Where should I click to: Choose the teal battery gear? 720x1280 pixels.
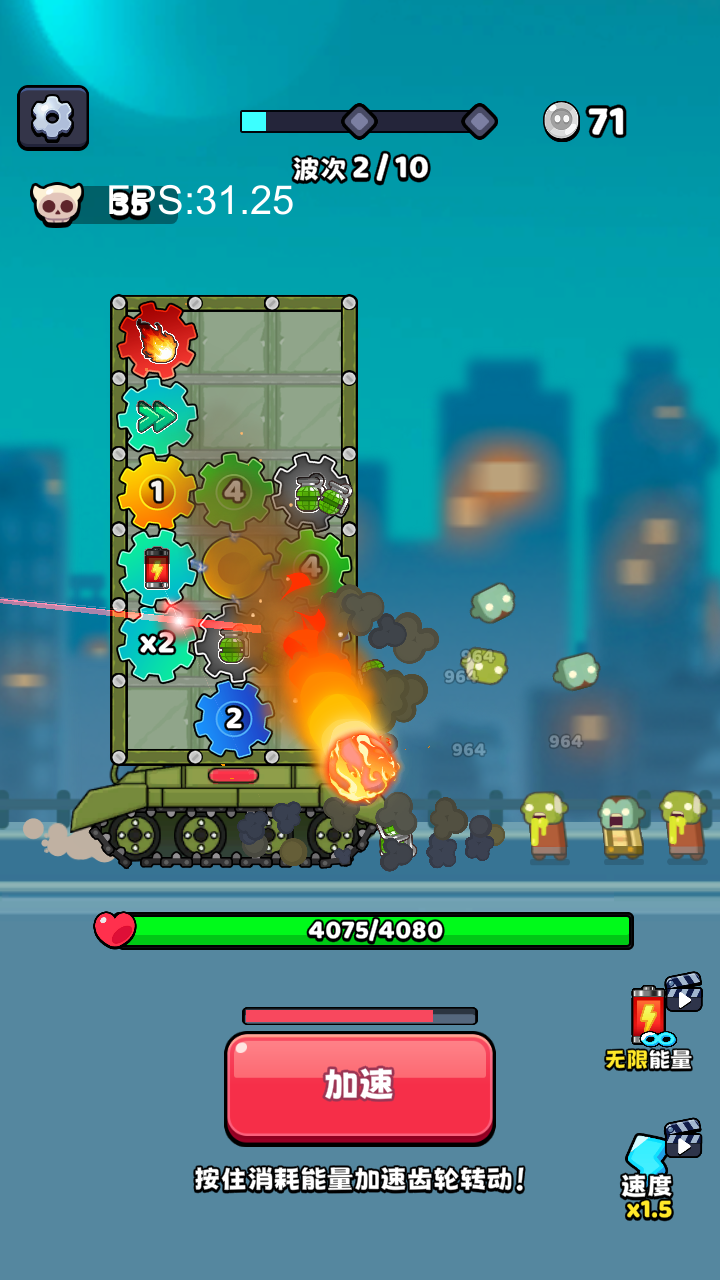click(157, 568)
